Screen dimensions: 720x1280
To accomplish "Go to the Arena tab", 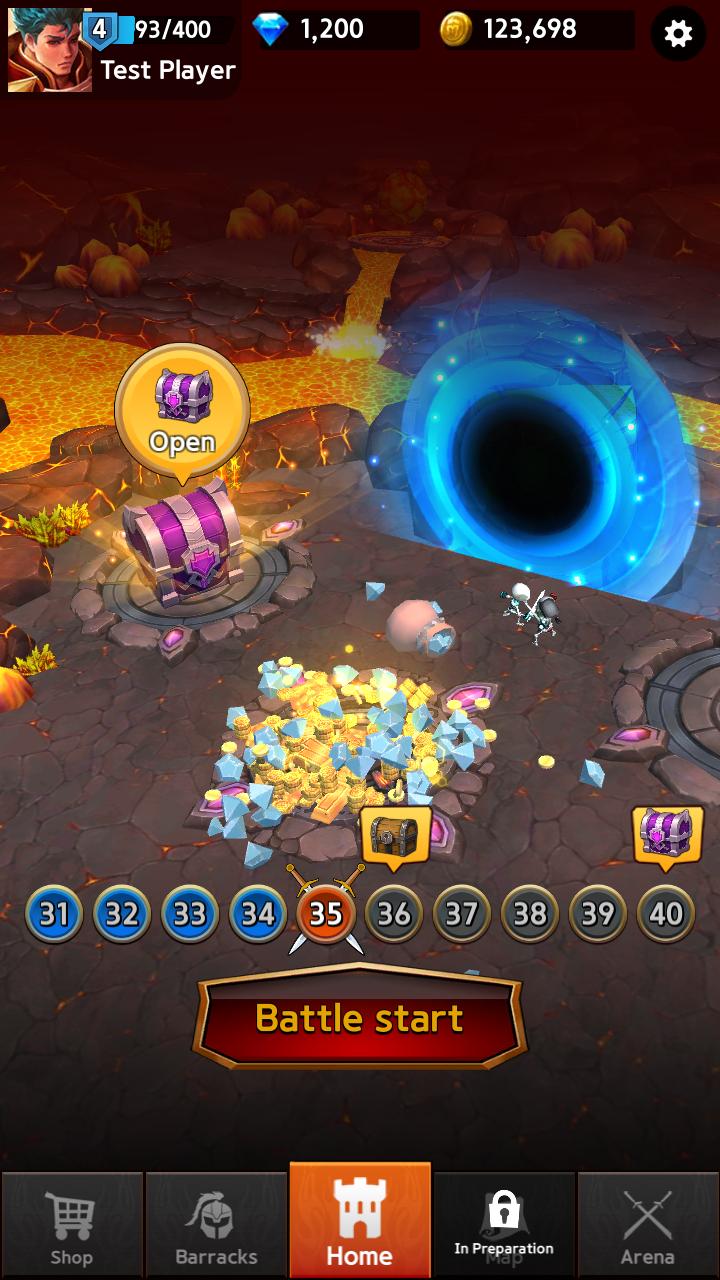I will [647, 1226].
